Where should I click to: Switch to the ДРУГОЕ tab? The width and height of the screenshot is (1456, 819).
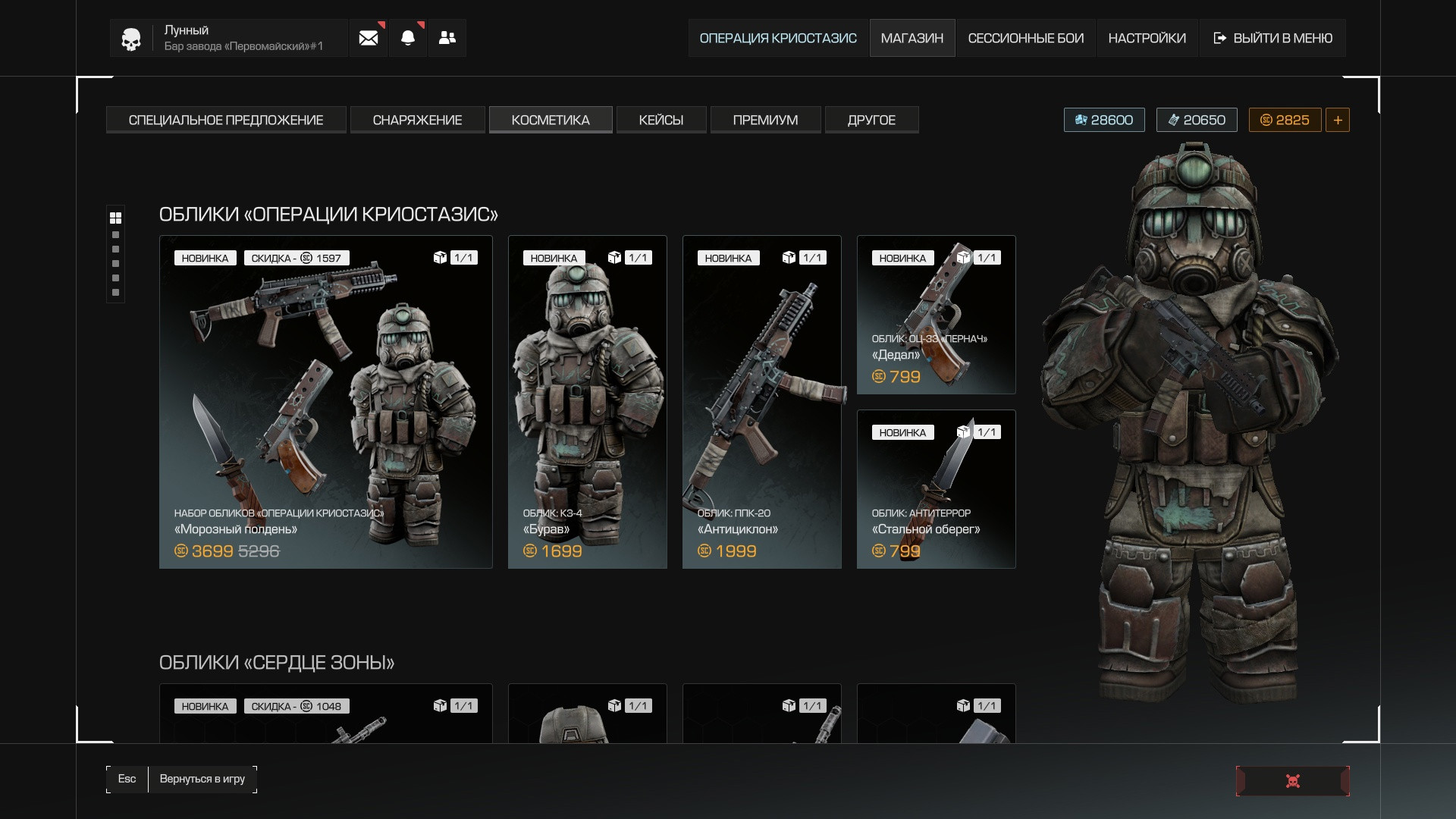tap(871, 120)
